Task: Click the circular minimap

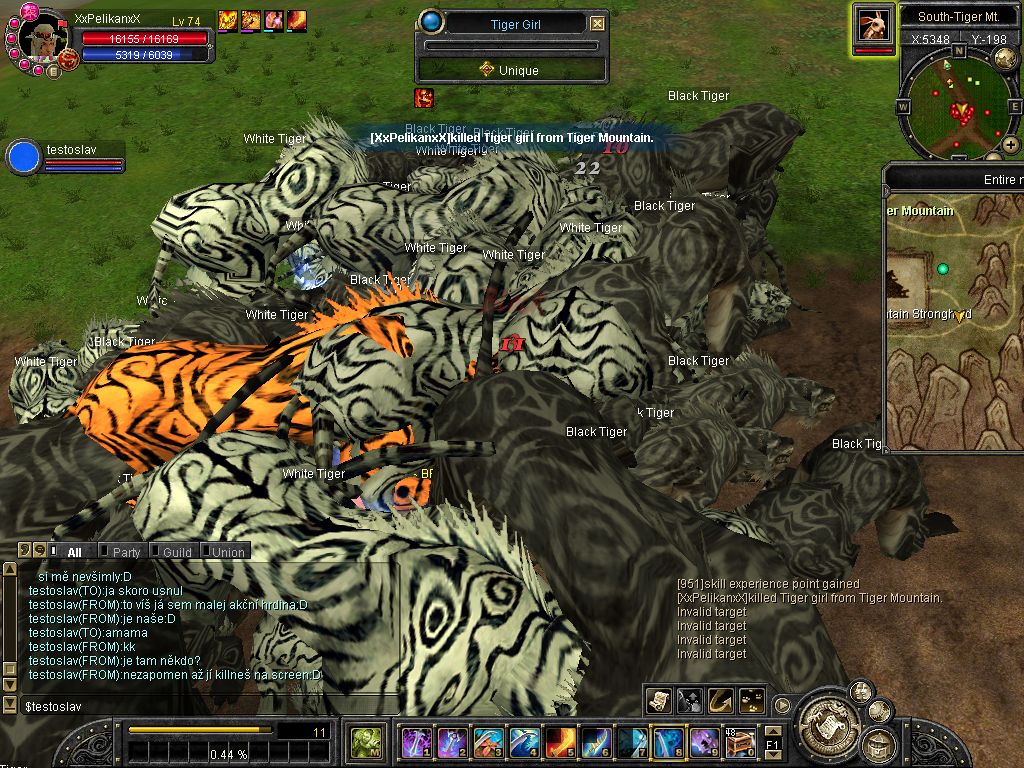Action: 957,105
